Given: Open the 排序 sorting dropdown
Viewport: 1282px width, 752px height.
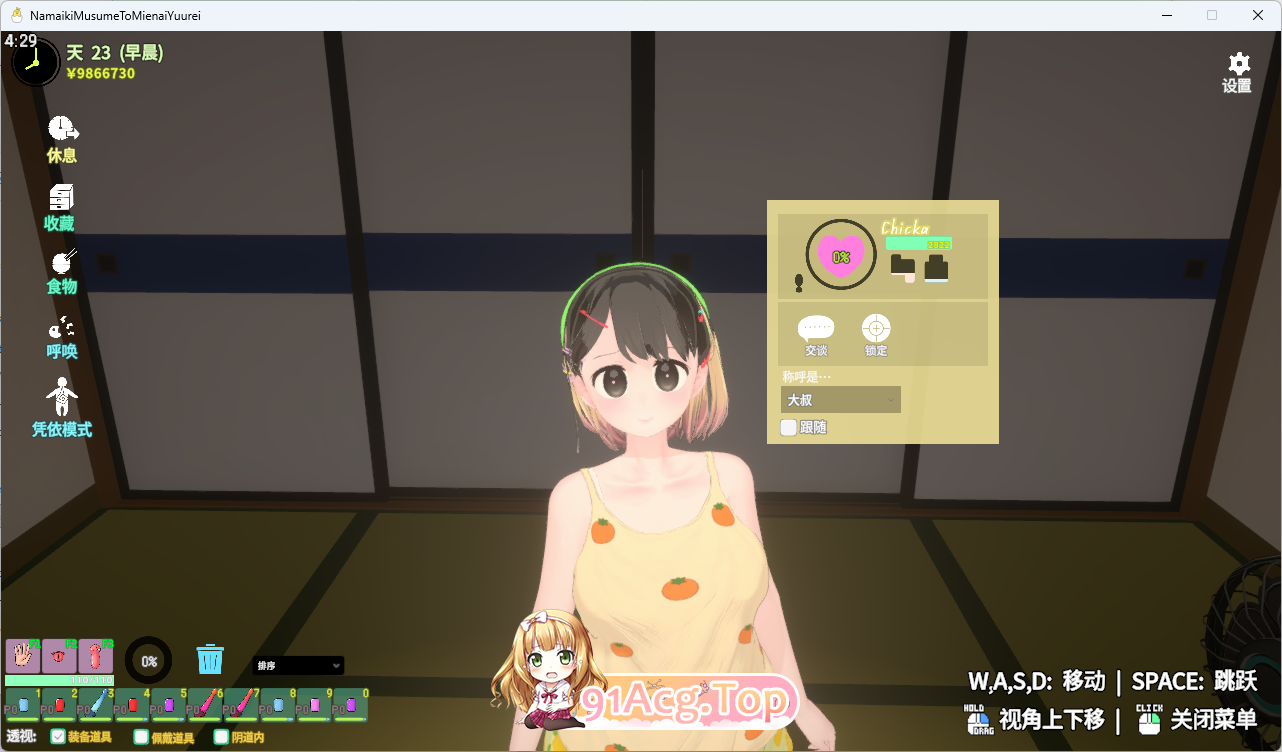Looking at the screenshot, I should [x=298, y=665].
